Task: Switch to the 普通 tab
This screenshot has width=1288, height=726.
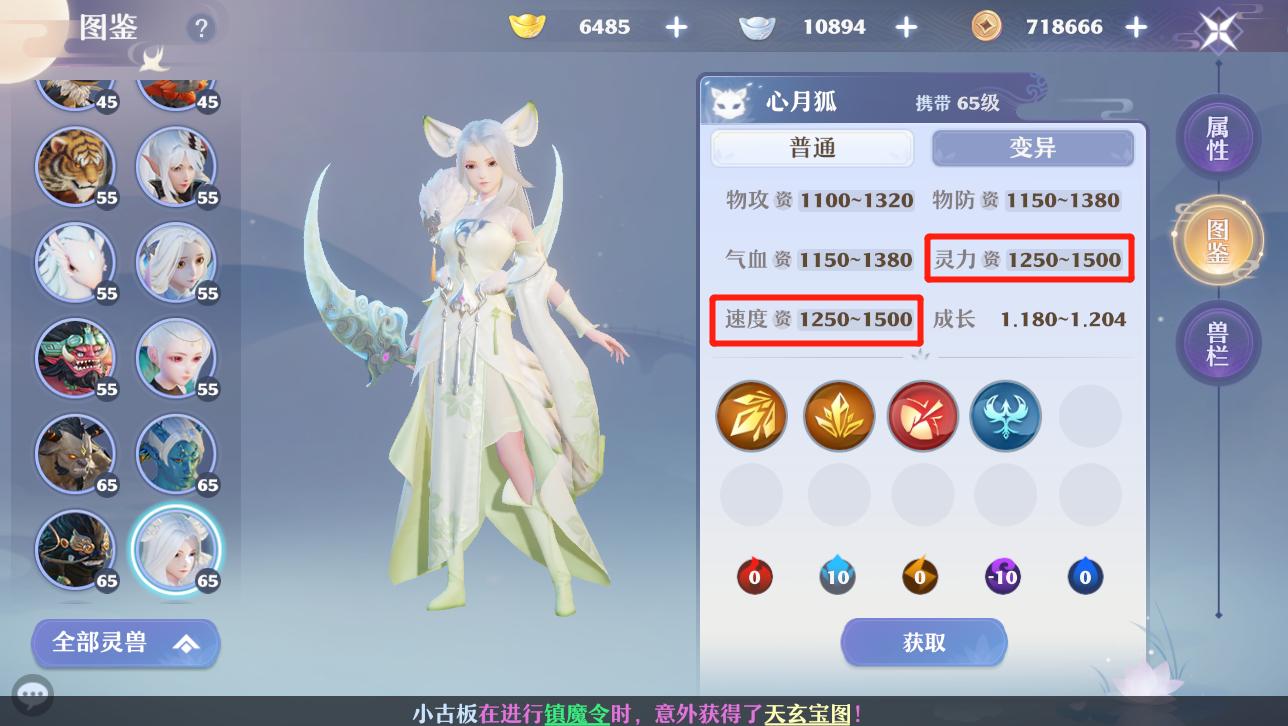Action: click(812, 147)
